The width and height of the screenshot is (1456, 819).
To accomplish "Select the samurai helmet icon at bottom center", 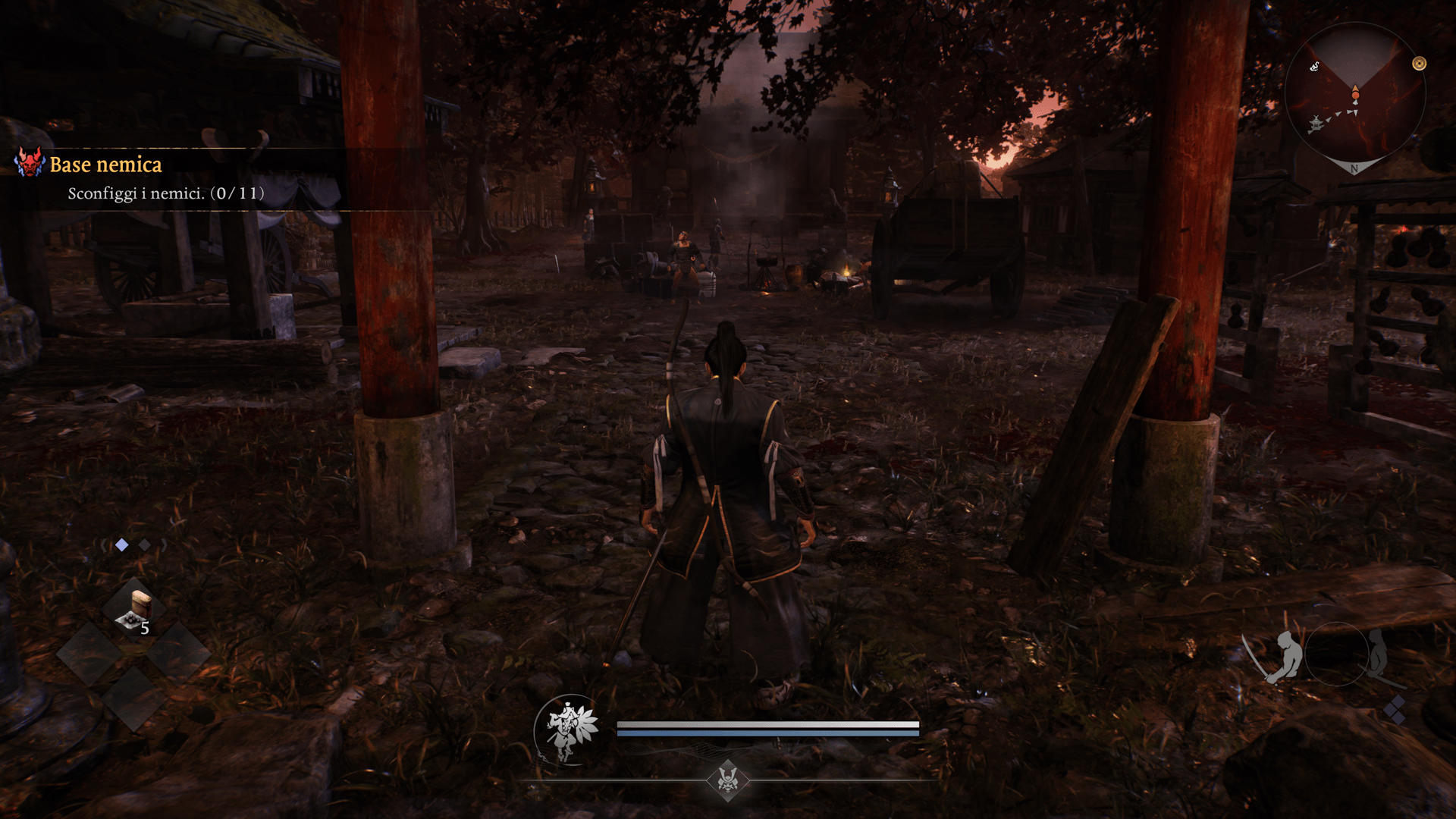I will click(x=728, y=779).
